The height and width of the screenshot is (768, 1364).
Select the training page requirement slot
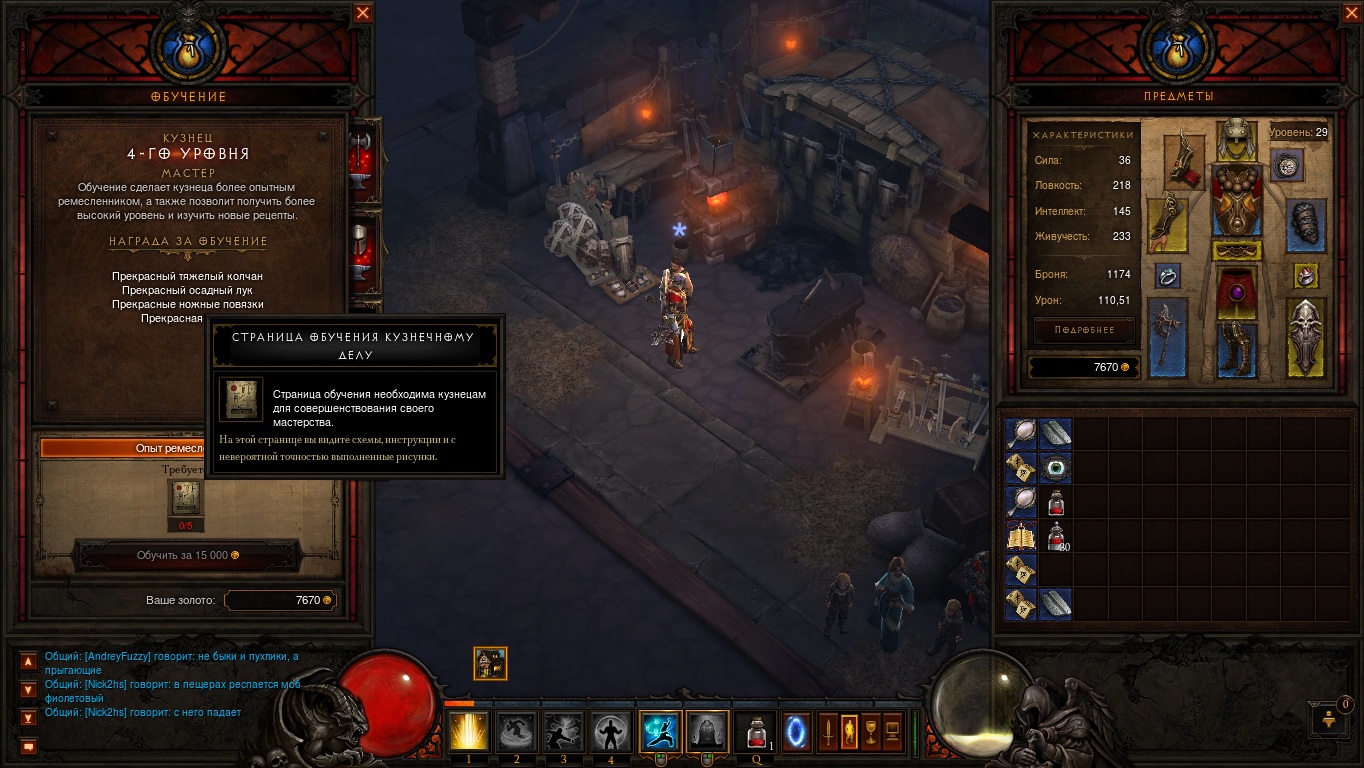click(x=186, y=497)
